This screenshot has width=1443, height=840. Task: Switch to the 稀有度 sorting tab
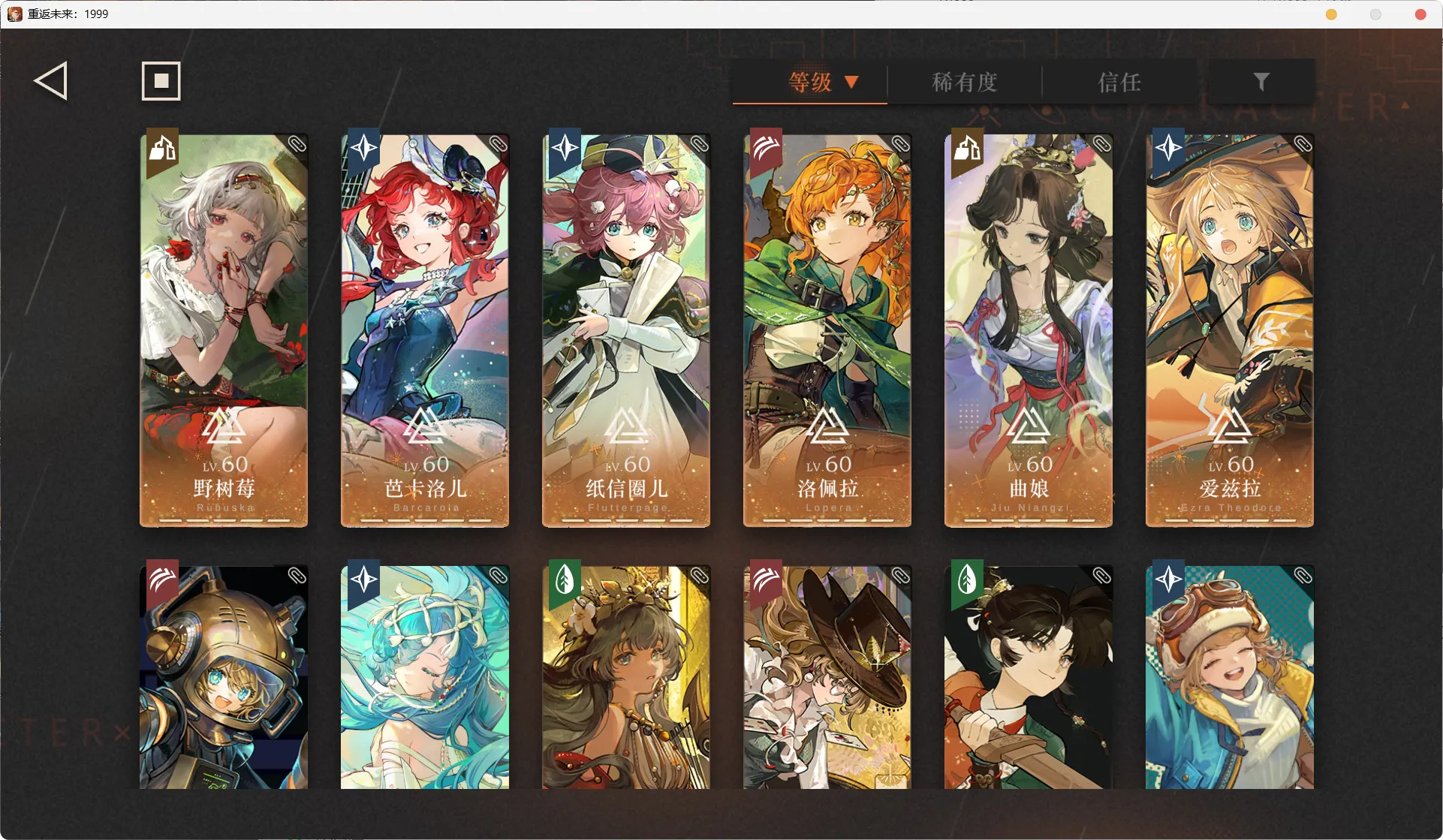[x=964, y=83]
